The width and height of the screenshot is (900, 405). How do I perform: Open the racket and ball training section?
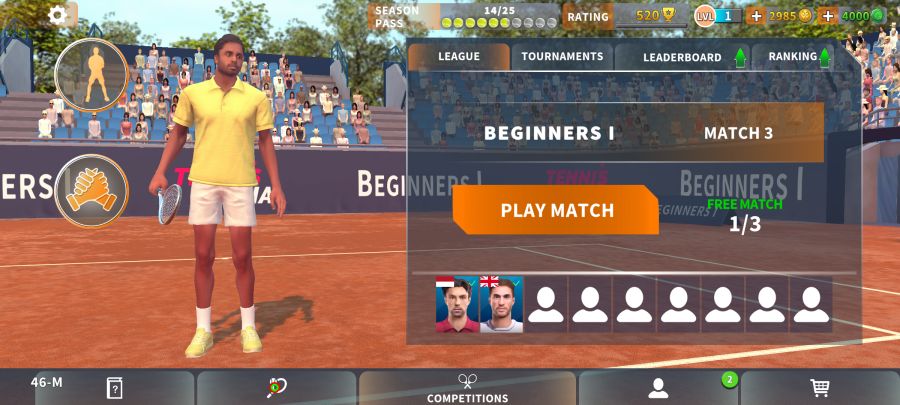tap(276, 388)
